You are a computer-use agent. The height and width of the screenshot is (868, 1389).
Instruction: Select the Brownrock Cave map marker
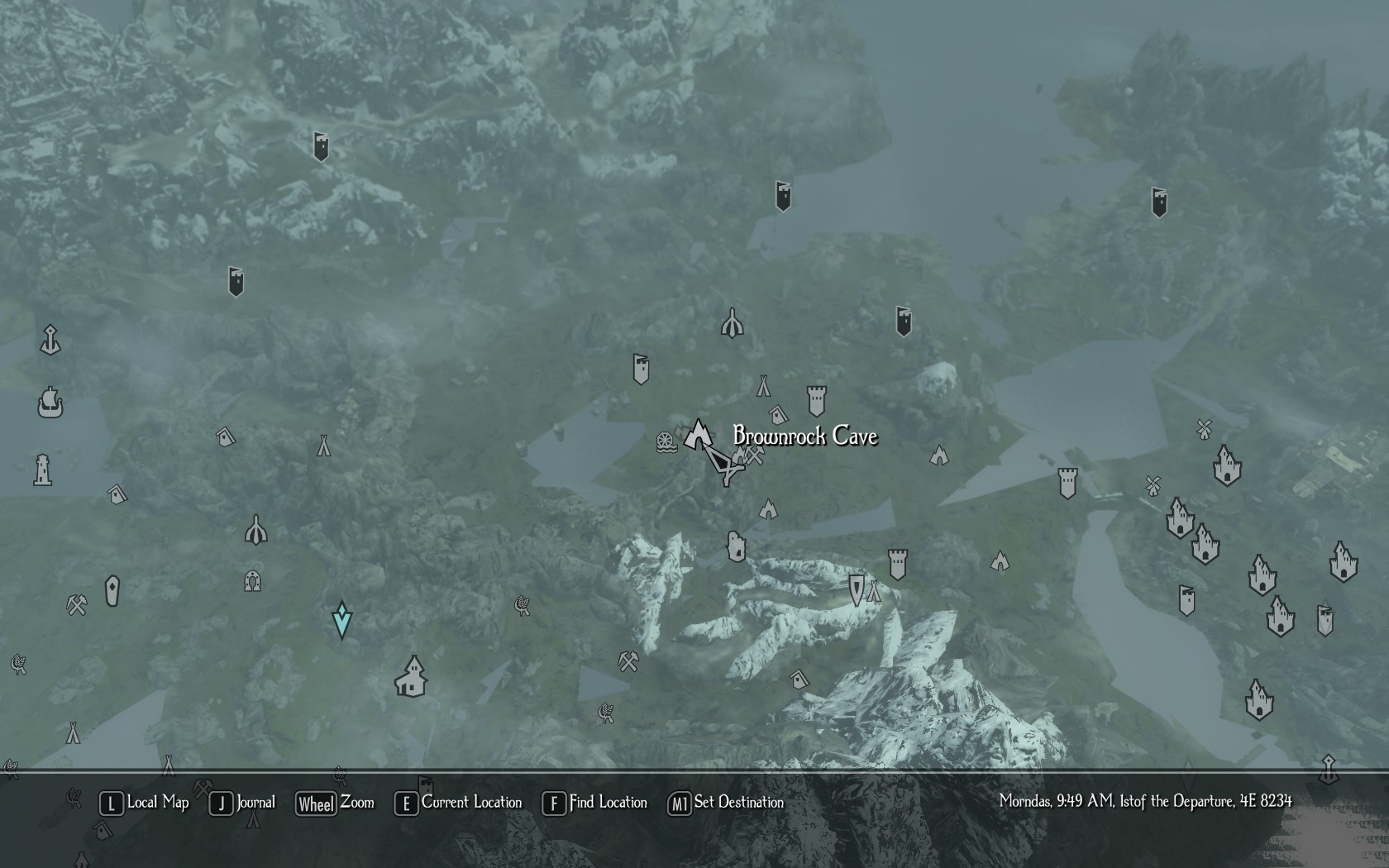[699, 434]
